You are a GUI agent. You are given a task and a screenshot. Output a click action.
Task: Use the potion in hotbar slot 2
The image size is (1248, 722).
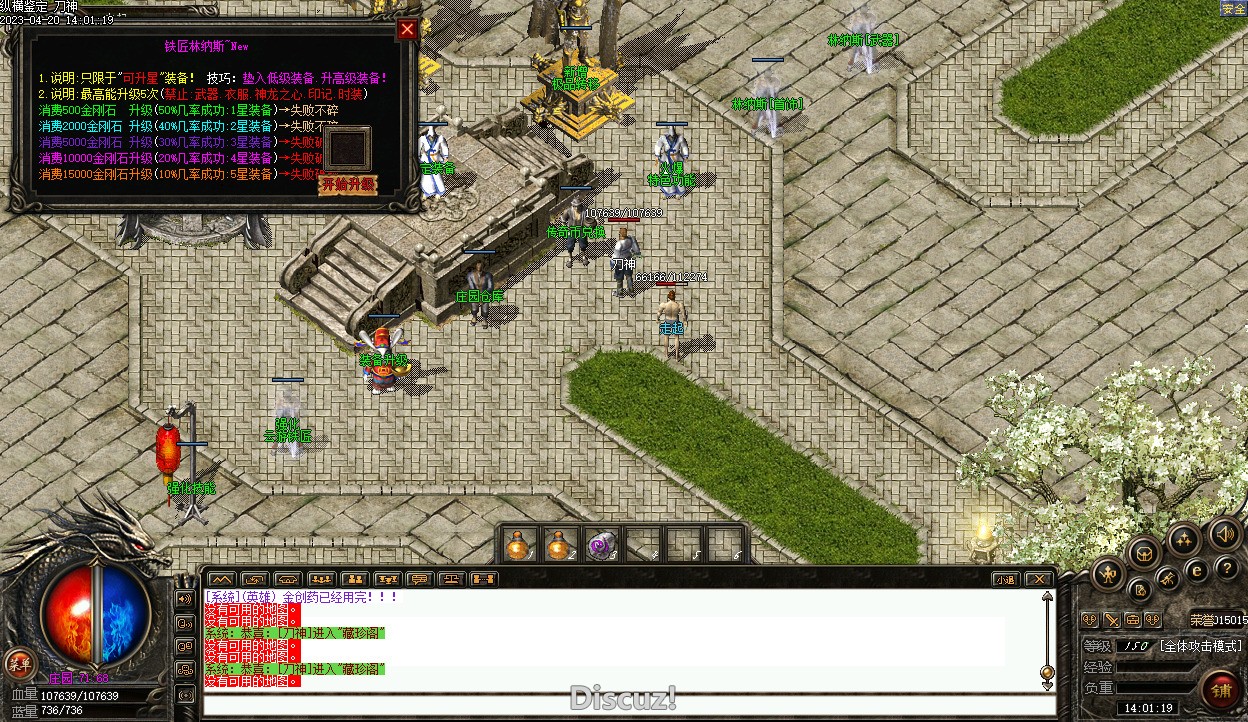[558, 545]
